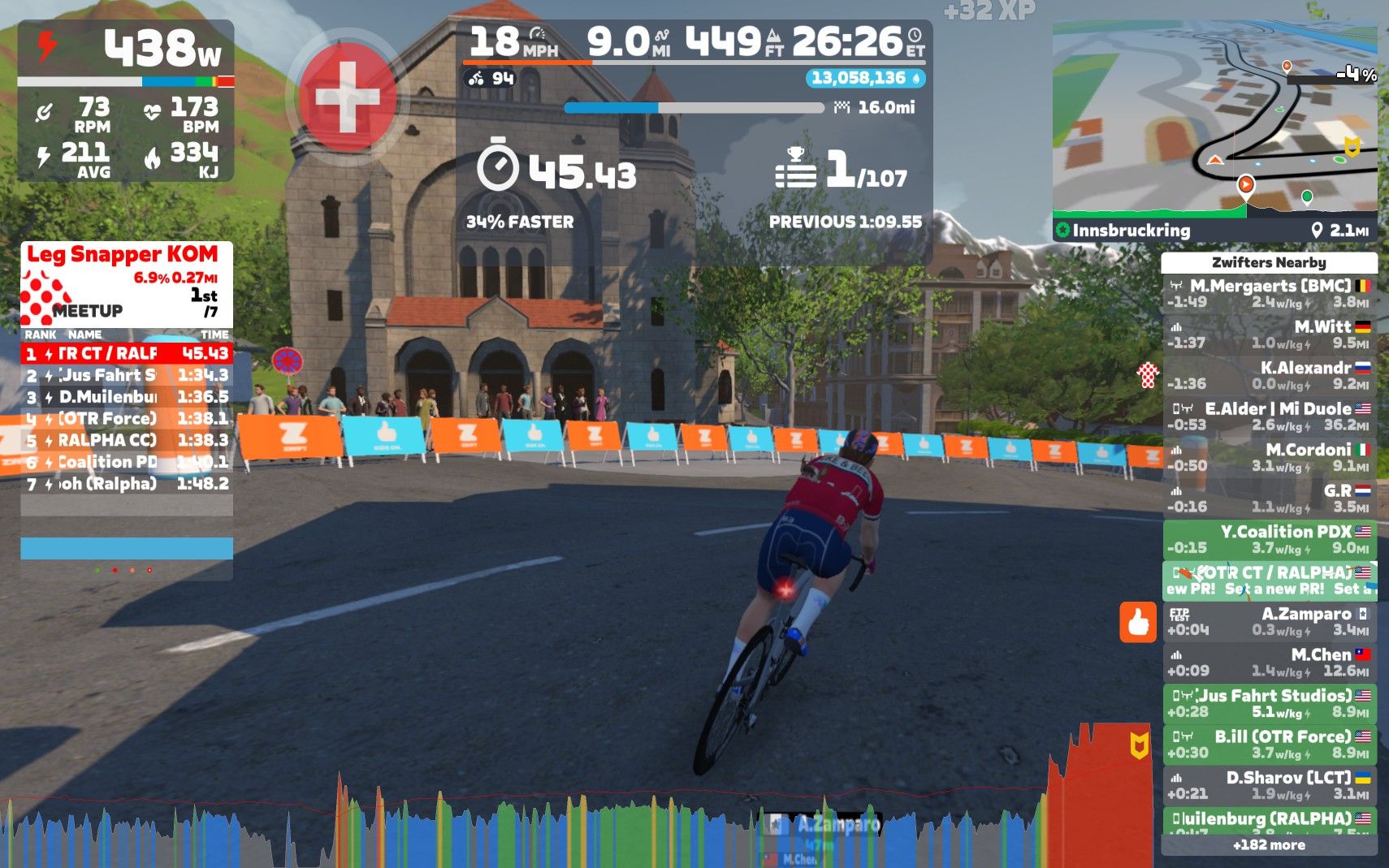Select the Jus Fahrt Studios rider row
The width and height of the screenshot is (1389, 868).
click(1269, 703)
